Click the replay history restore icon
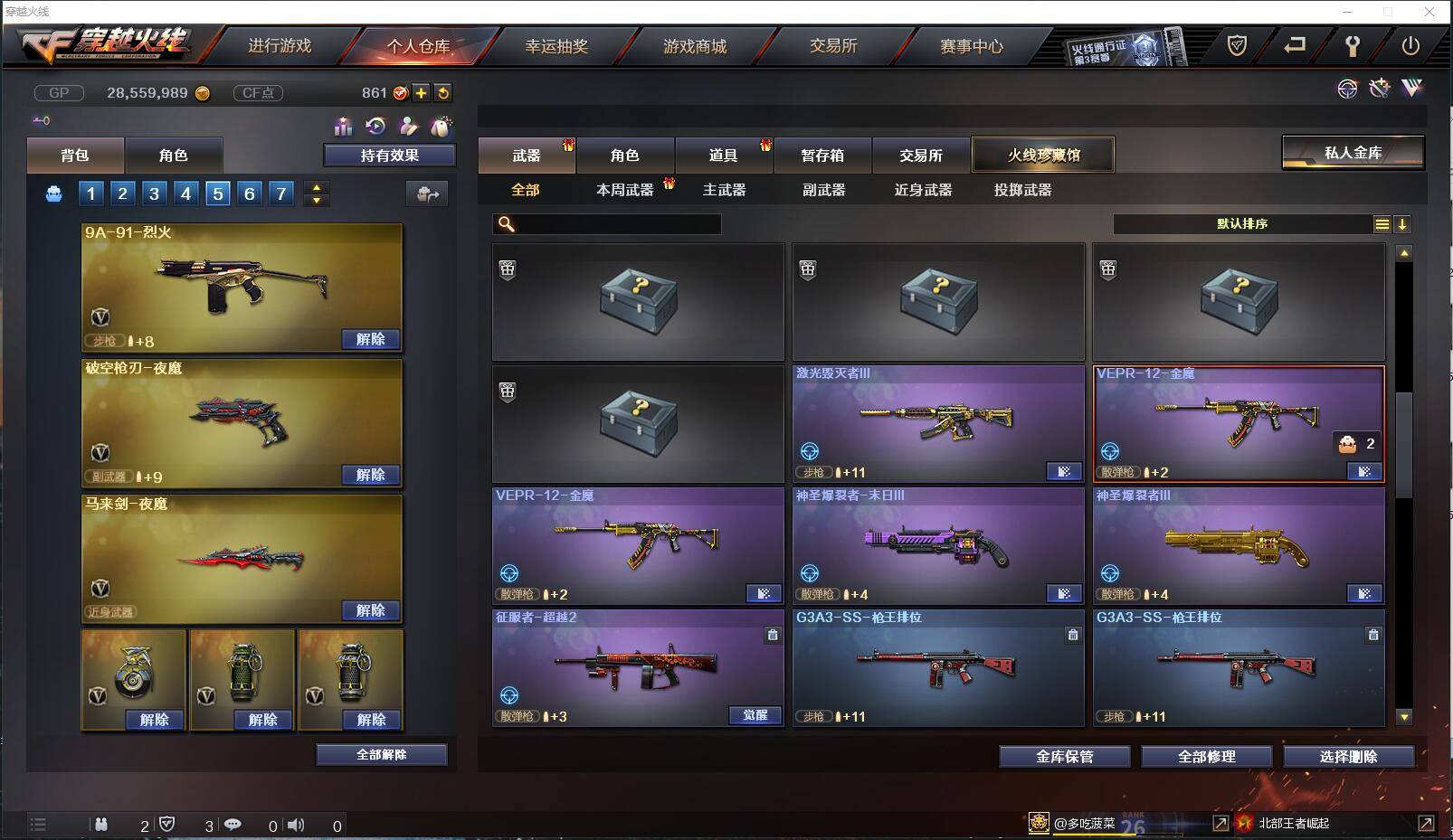The width and height of the screenshot is (1453, 840). point(373,127)
